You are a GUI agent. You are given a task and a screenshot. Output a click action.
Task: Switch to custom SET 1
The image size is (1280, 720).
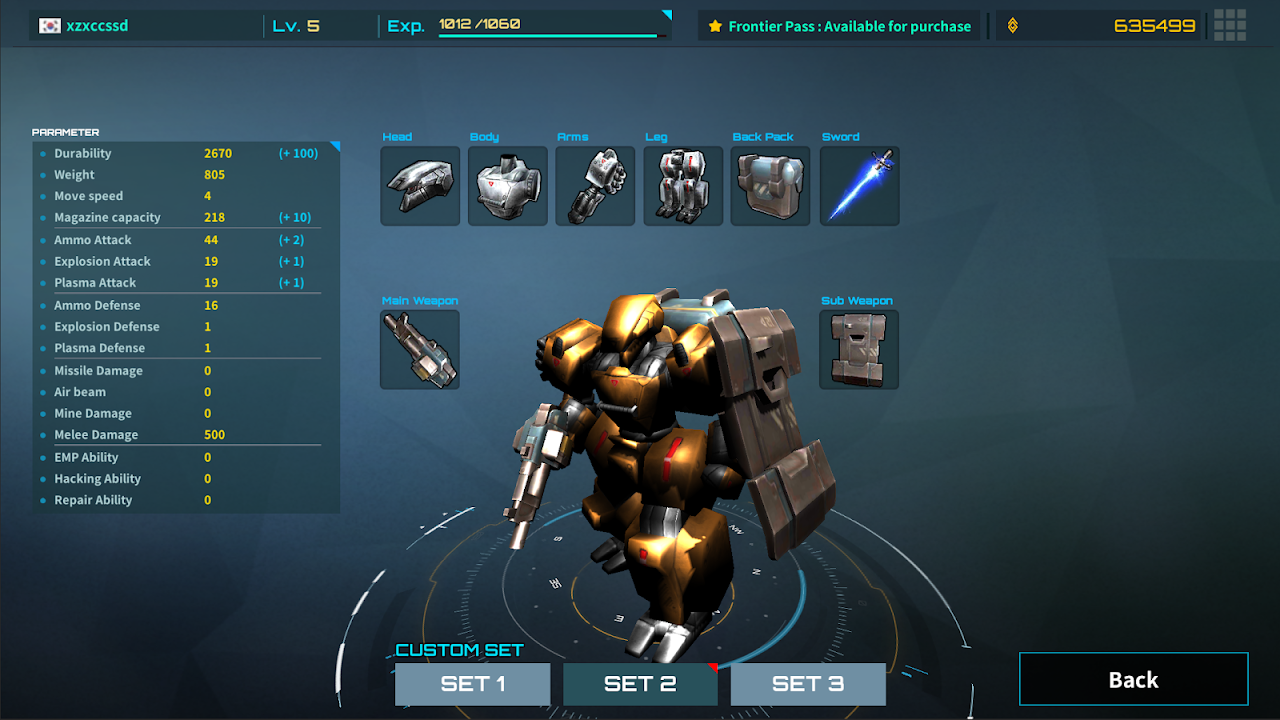(x=472, y=684)
